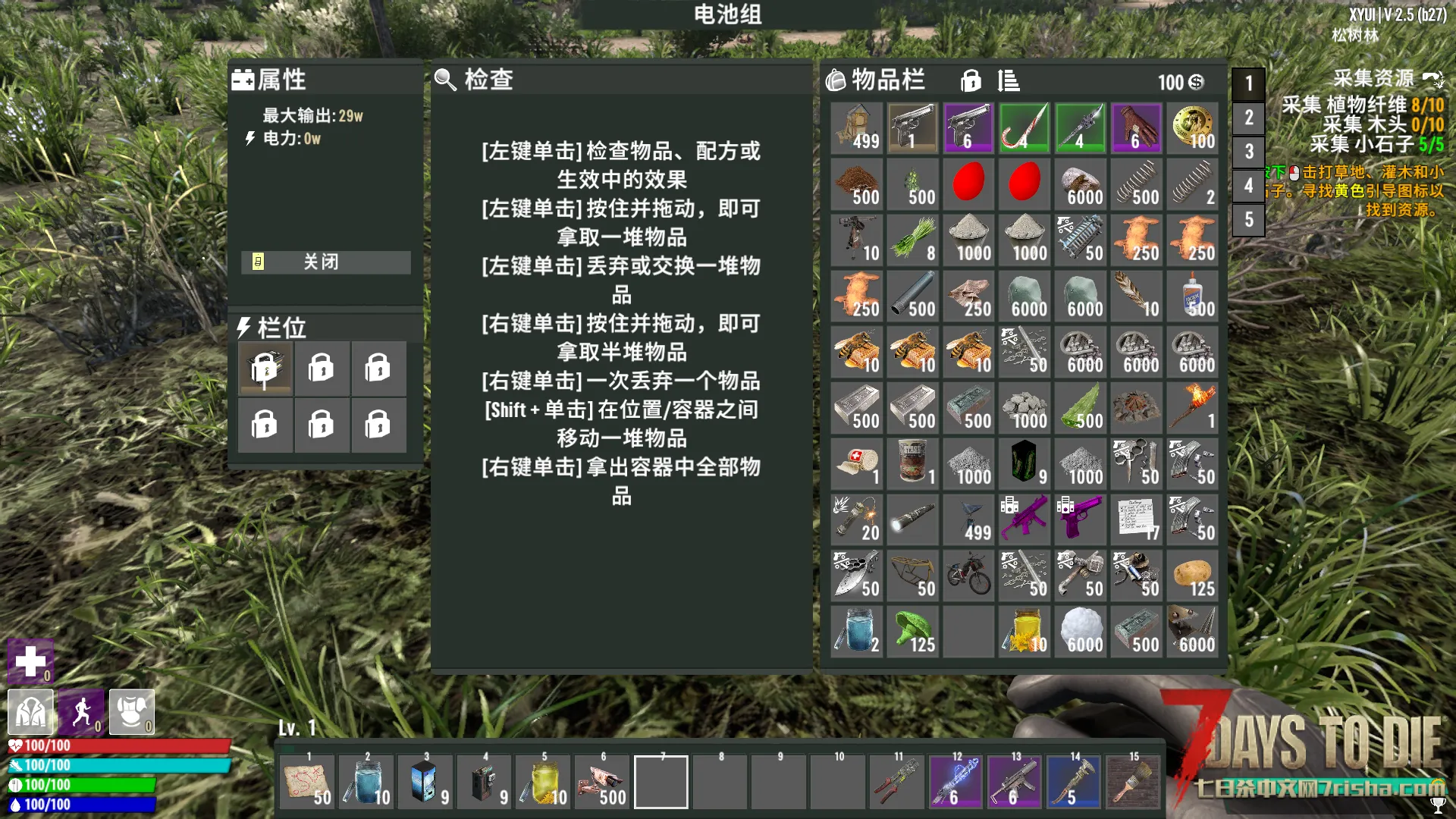Pick the feather item slot
The image size is (1456, 819).
point(1136,296)
